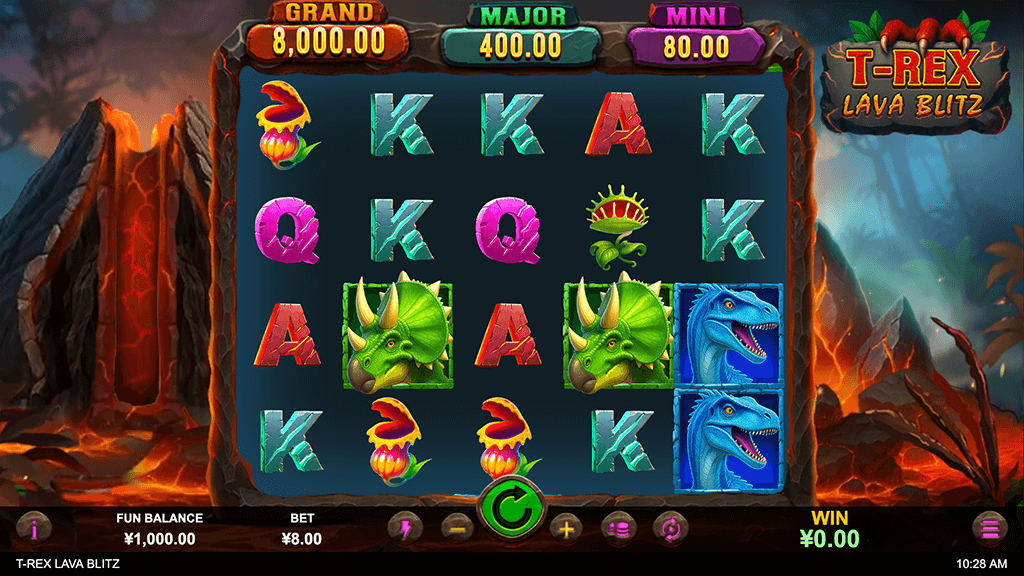Screen dimensions: 1024x576
Task: Increase the bet with the plus button
Action: point(565,527)
